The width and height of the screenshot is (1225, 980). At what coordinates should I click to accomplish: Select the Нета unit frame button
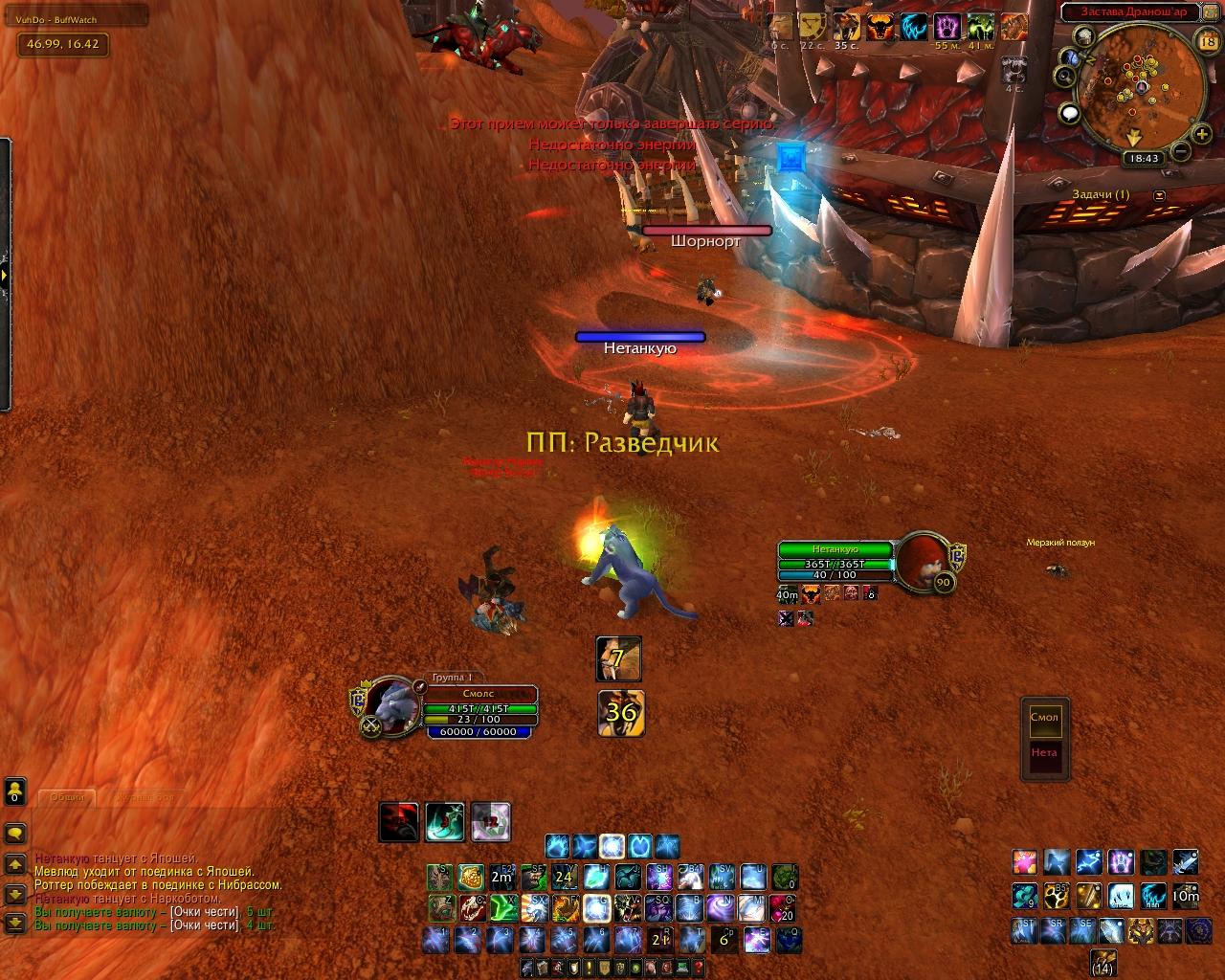(x=1044, y=753)
